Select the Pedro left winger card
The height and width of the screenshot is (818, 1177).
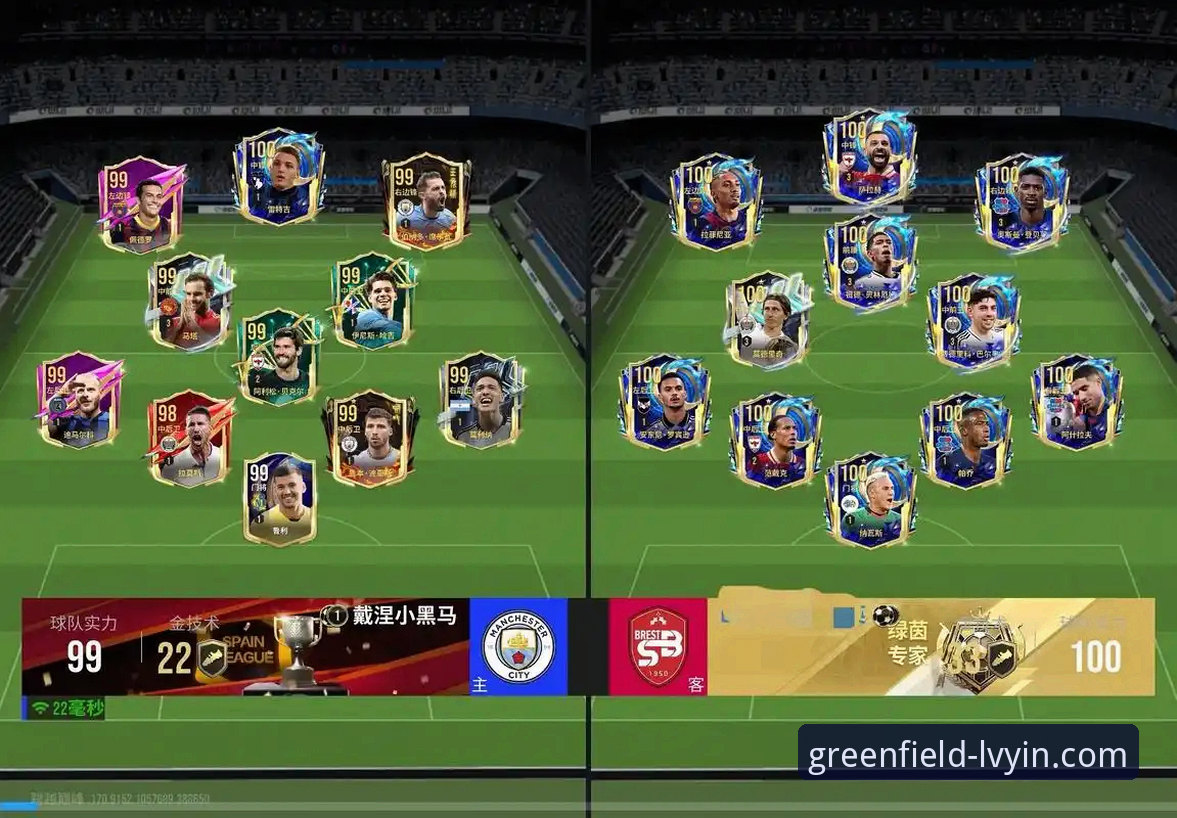point(141,205)
